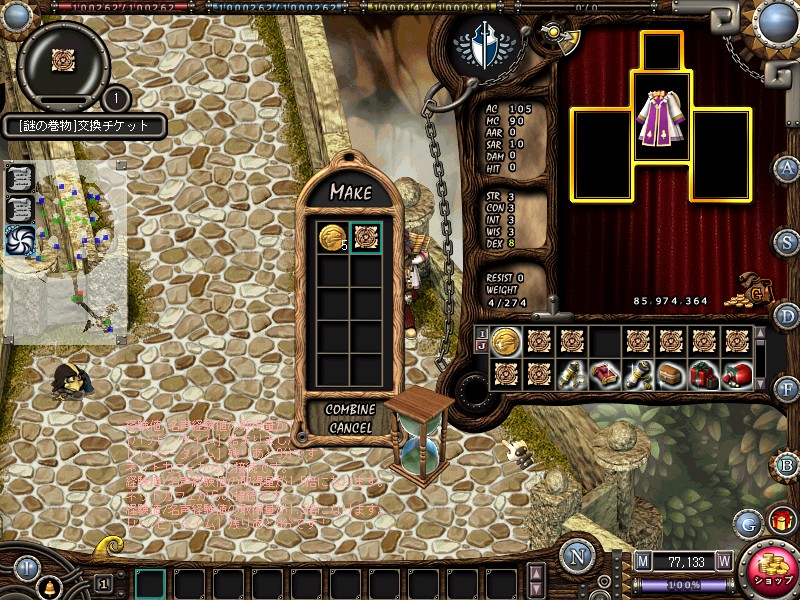800x600 pixels.
Task: Select the gold coin in the Make grid
Action: click(333, 238)
